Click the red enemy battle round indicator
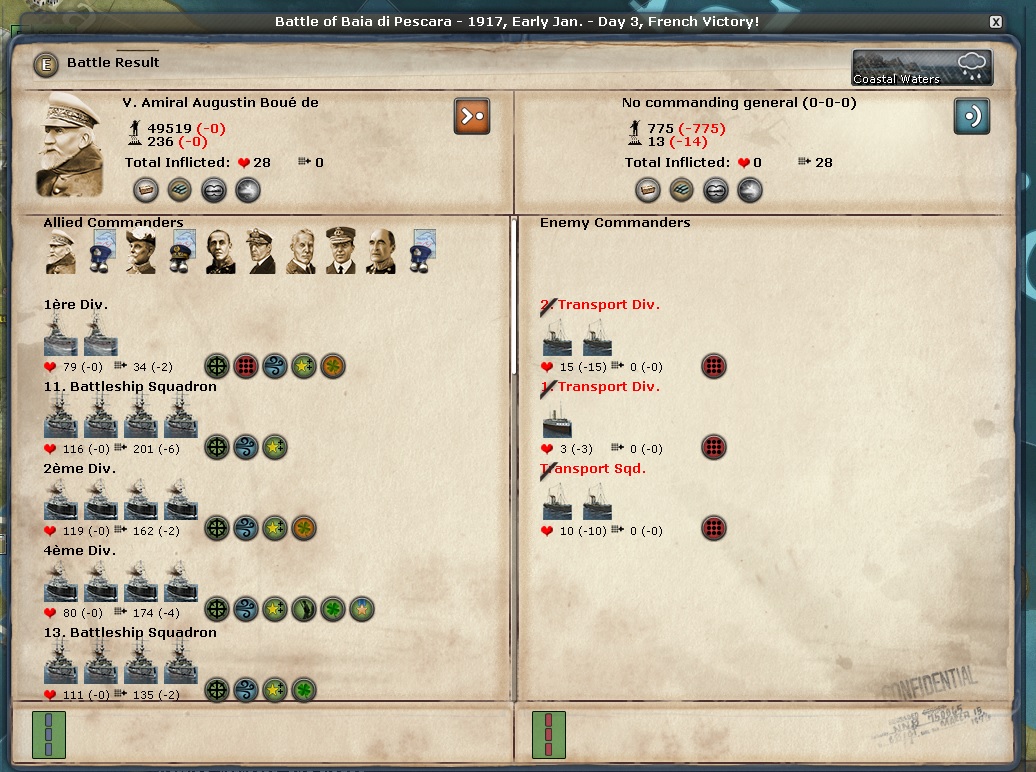 point(548,735)
